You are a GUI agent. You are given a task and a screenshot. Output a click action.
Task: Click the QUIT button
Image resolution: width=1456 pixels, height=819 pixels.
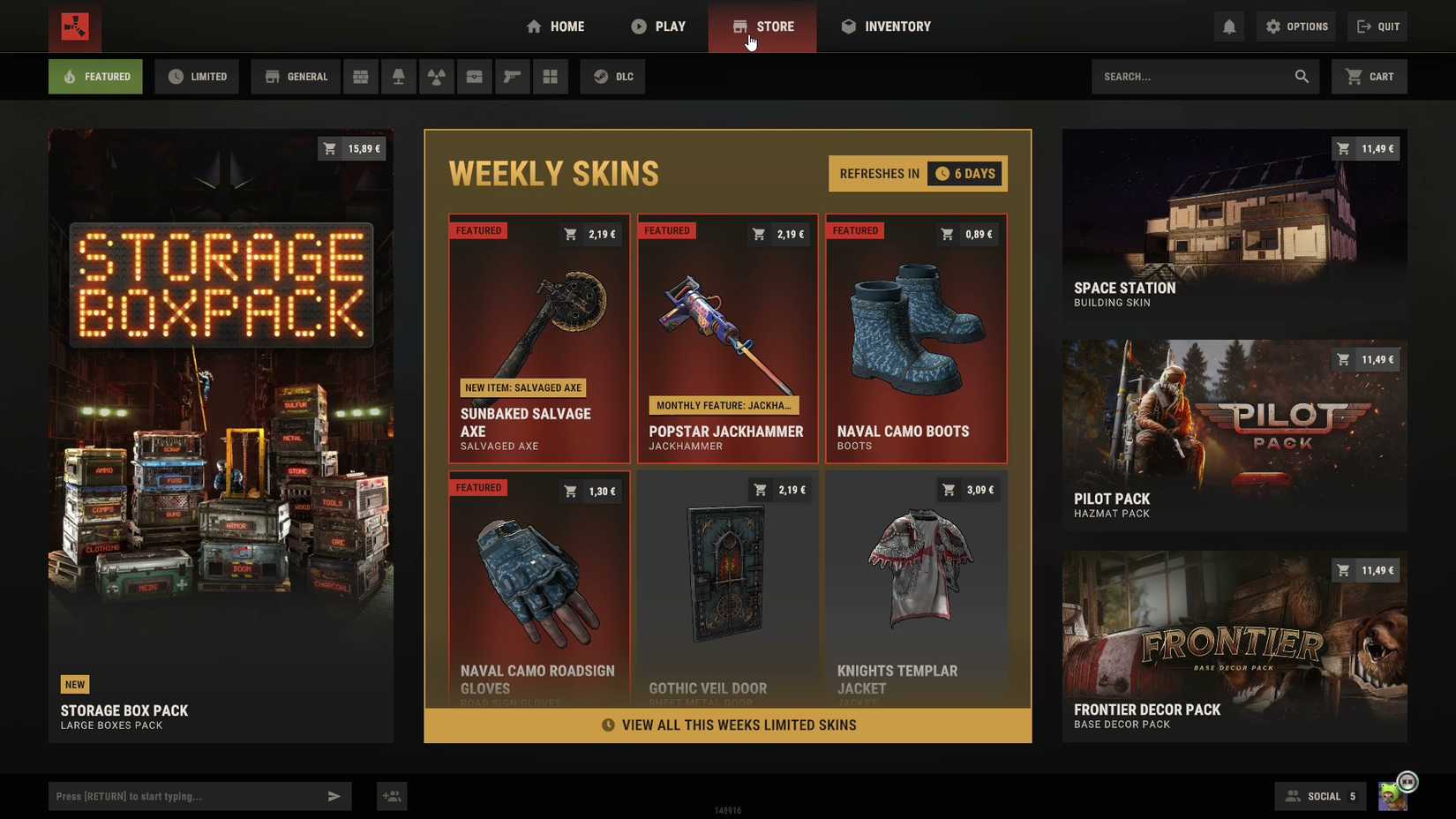point(1377,26)
